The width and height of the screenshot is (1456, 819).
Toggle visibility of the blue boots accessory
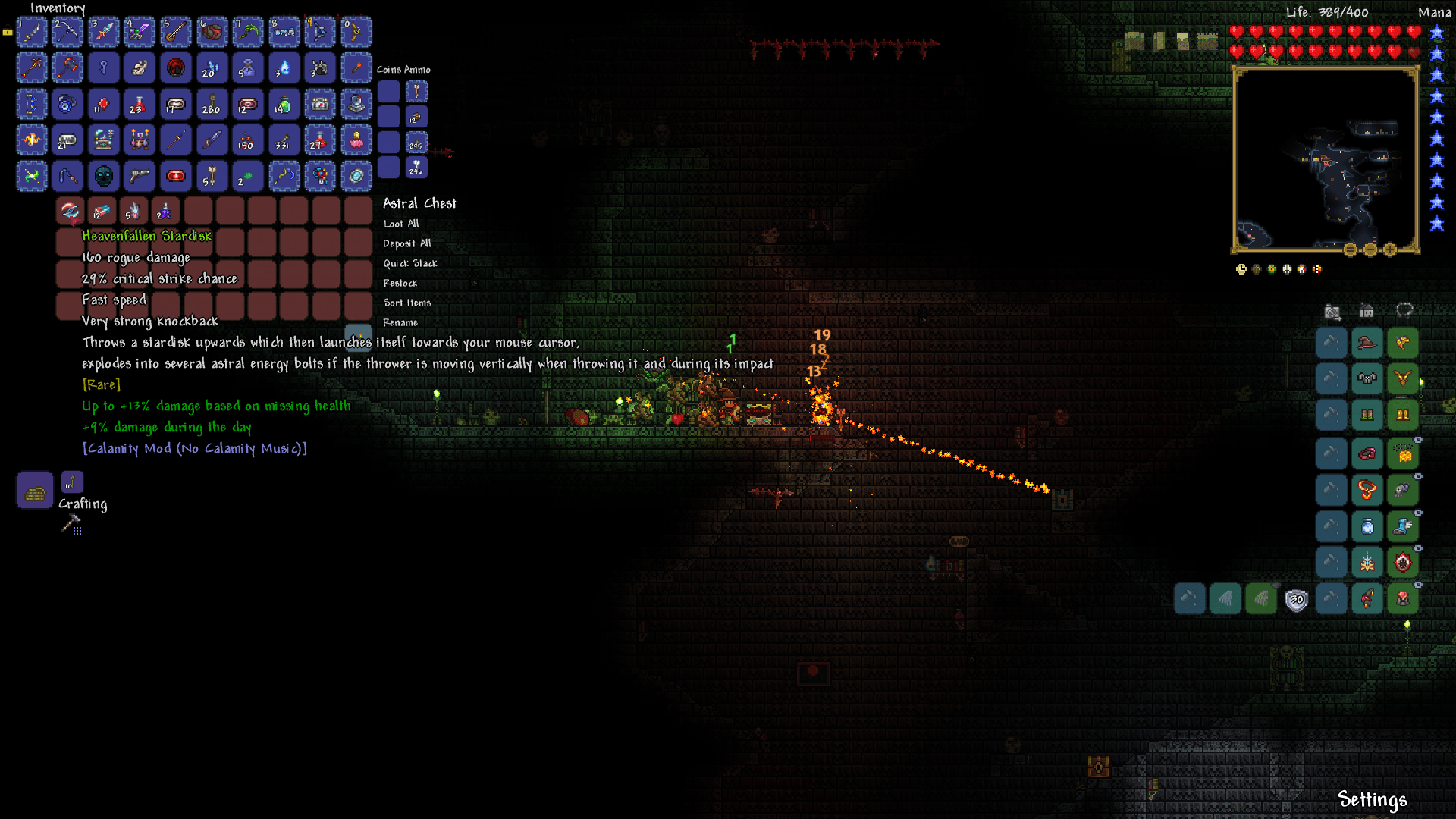pos(1417,513)
